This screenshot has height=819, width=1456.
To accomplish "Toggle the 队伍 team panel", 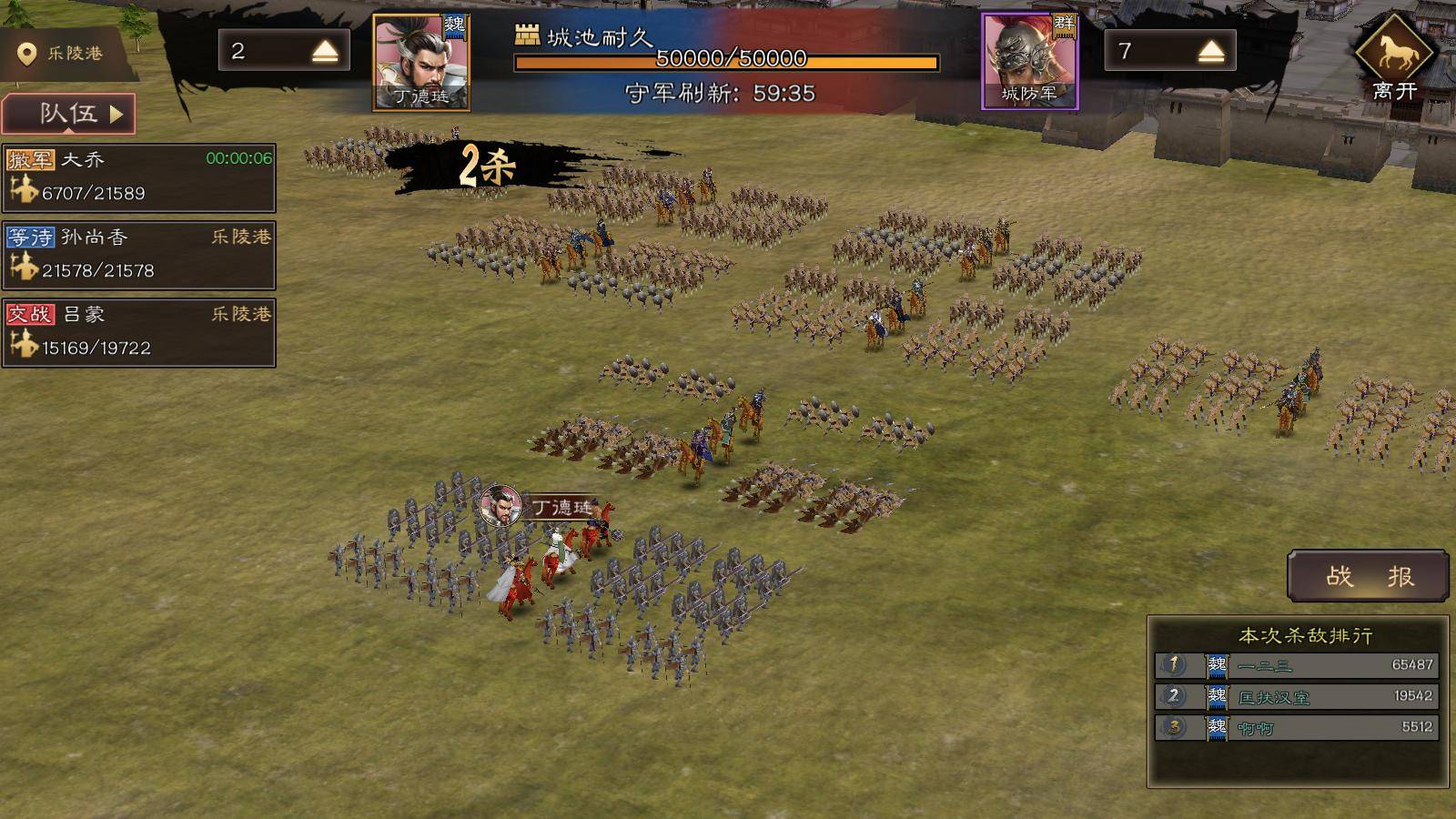I will point(69,114).
